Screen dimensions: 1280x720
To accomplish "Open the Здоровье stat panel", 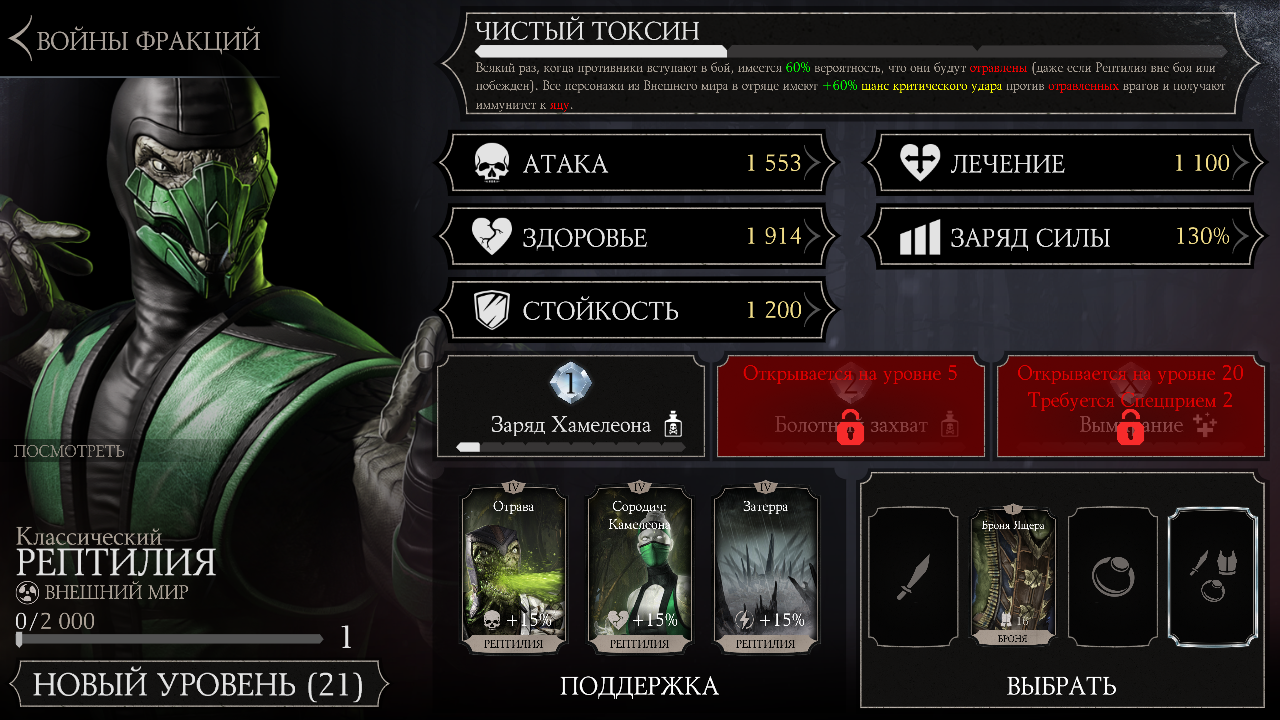I will (637, 237).
